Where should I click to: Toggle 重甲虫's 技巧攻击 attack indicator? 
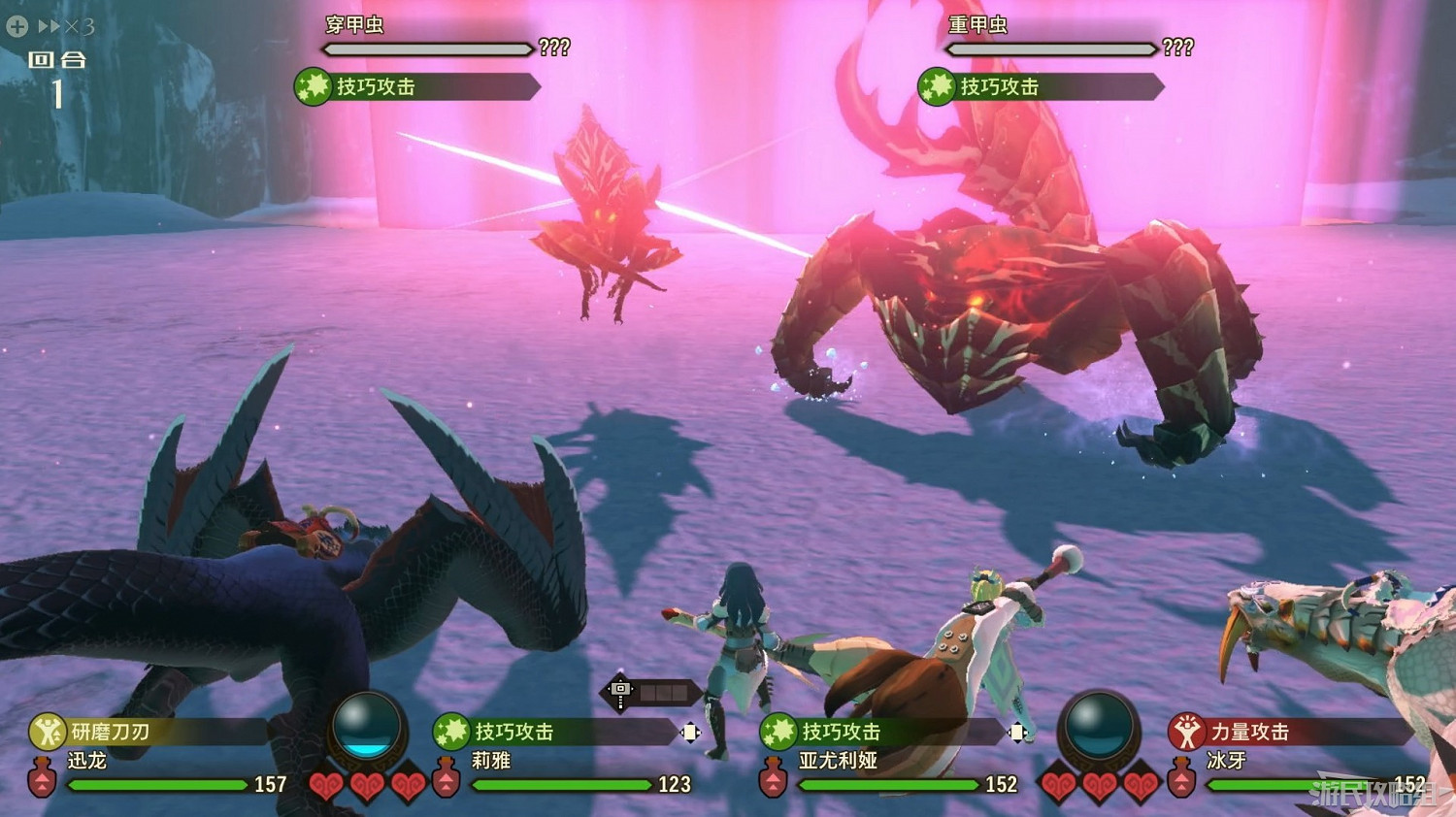[936, 86]
